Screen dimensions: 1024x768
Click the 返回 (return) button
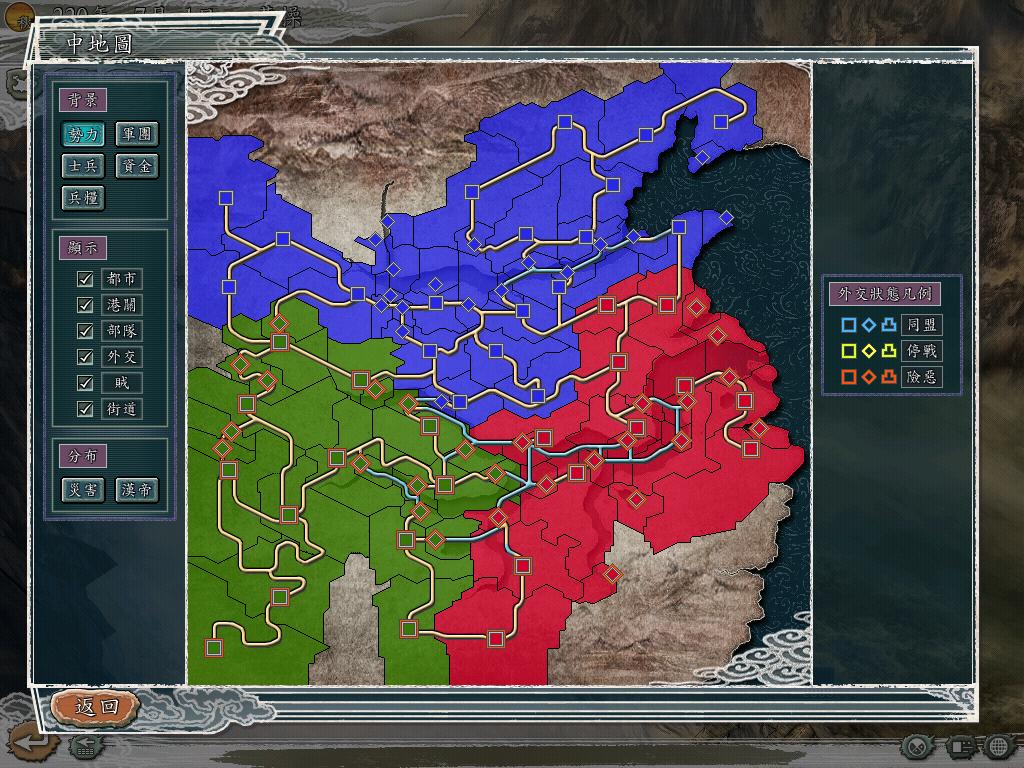click(x=96, y=706)
